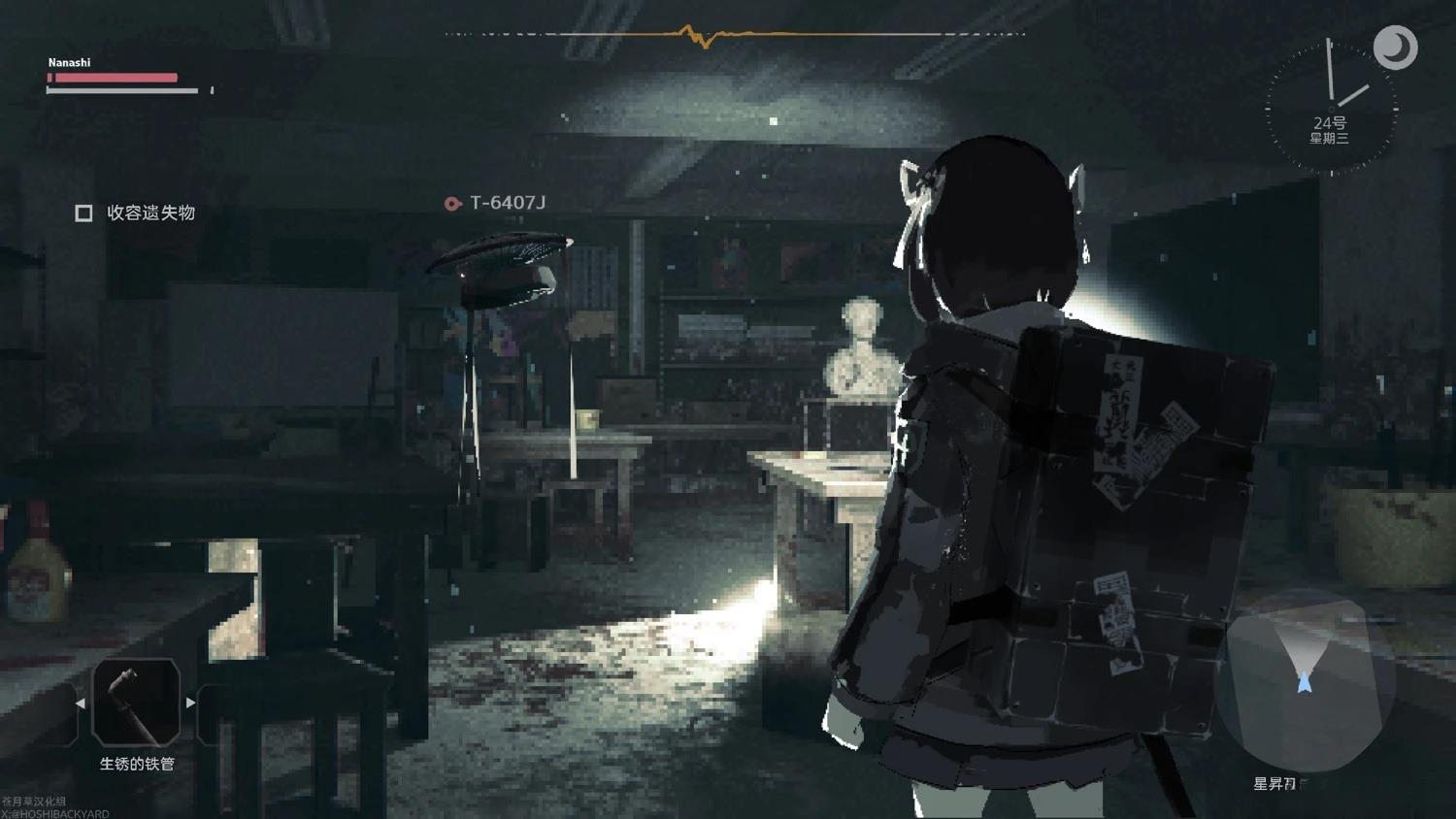Click the red Nanashi health bar
This screenshot has height=819, width=1456.
point(112,78)
